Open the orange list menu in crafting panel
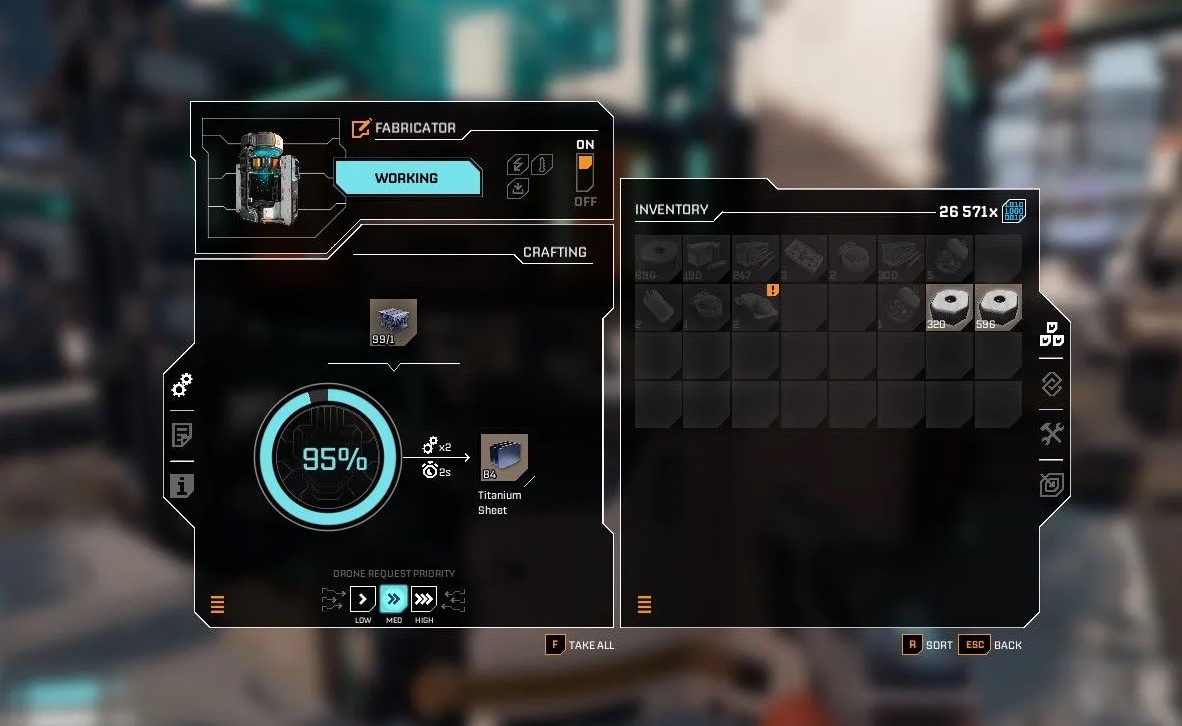The image size is (1182, 726). pos(218,604)
